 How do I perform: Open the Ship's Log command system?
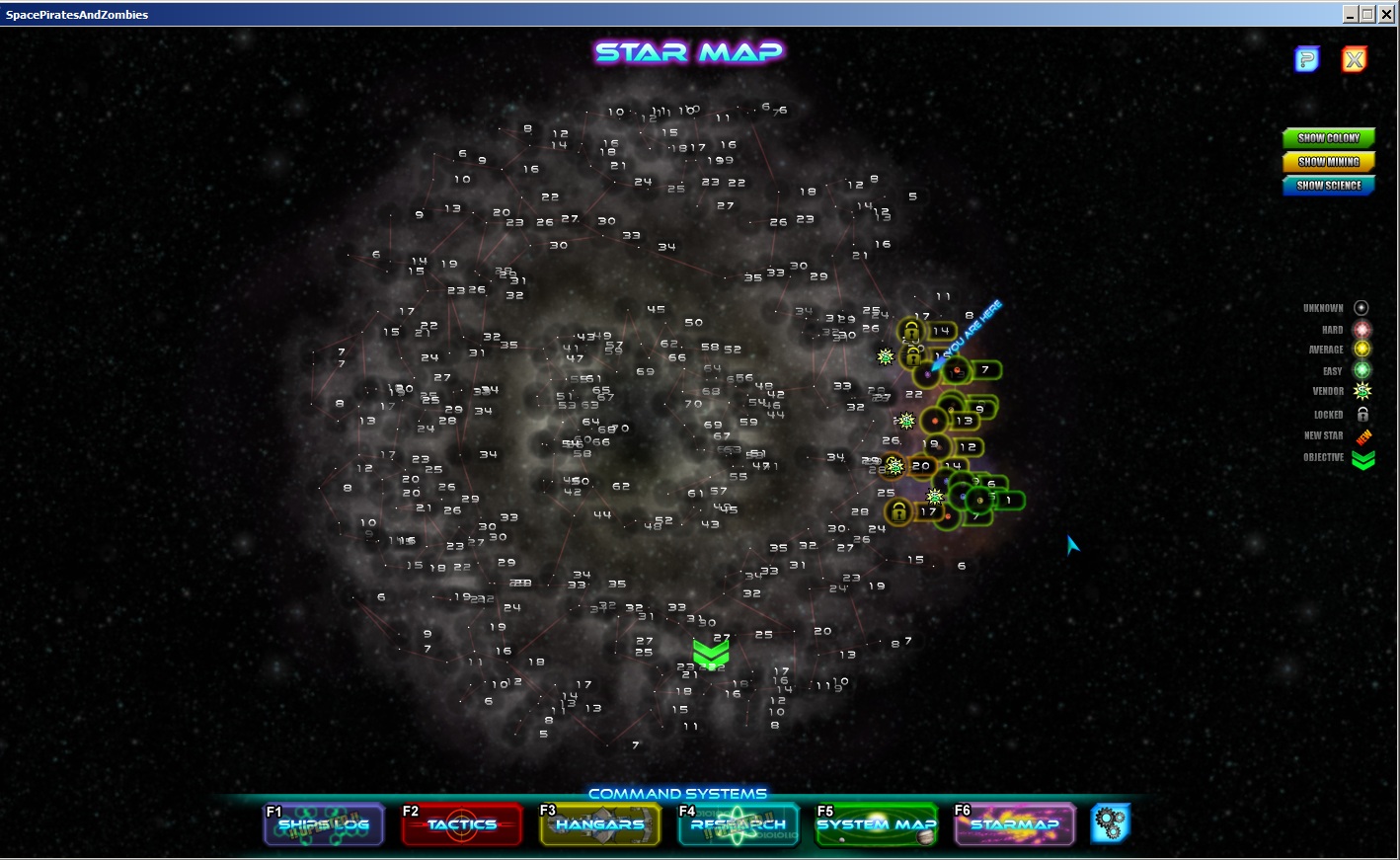pos(324,825)
